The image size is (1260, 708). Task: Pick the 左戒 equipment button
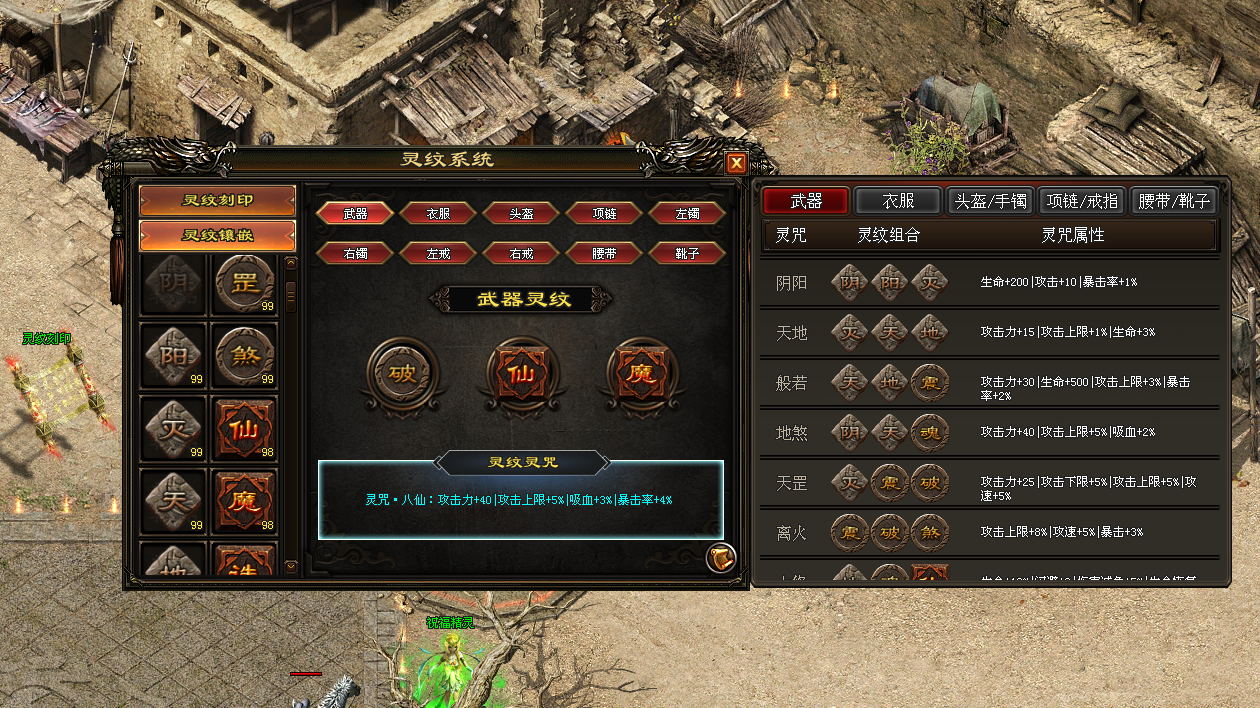438,254
